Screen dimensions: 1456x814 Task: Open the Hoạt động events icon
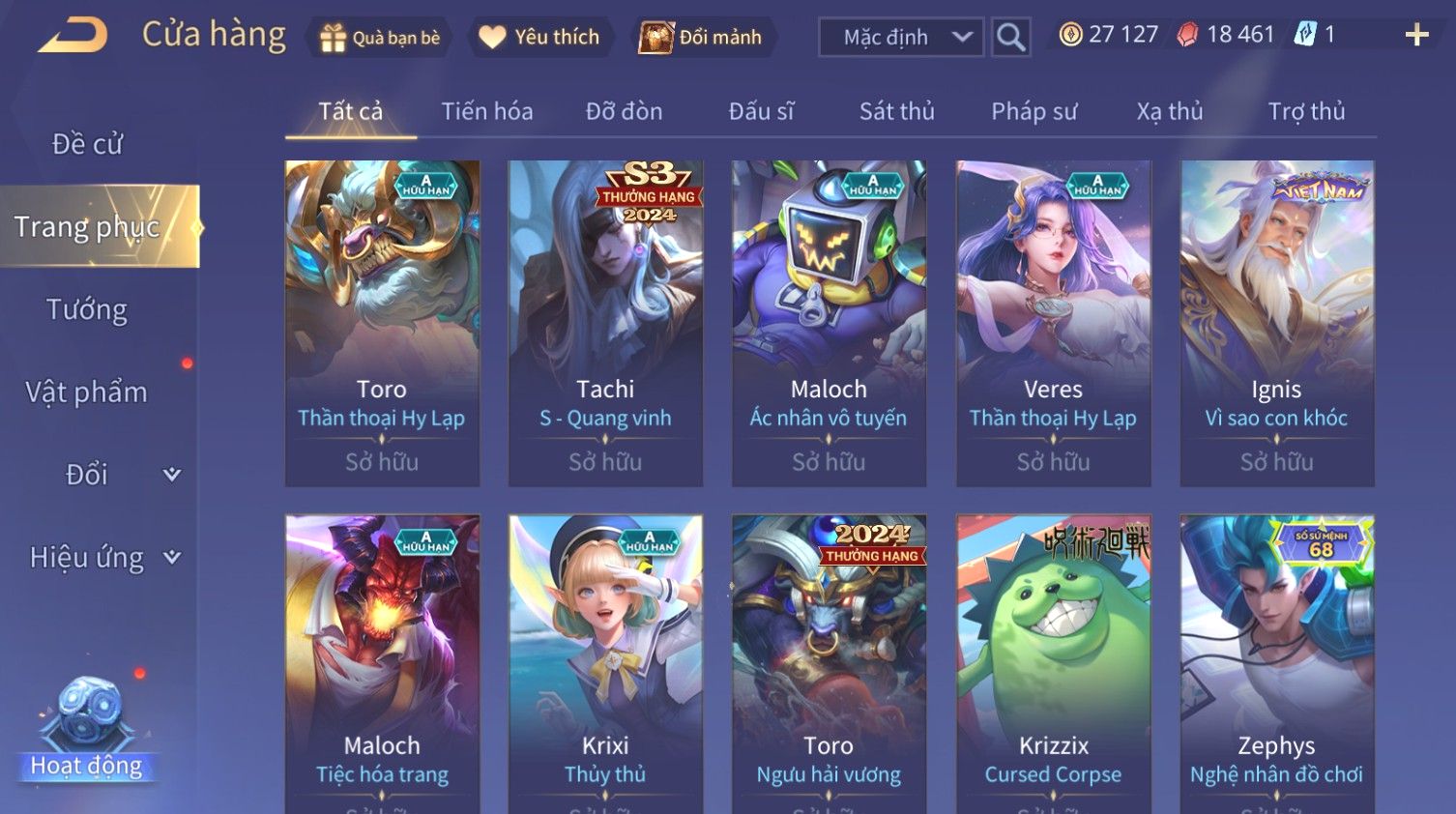pos(87,727)
